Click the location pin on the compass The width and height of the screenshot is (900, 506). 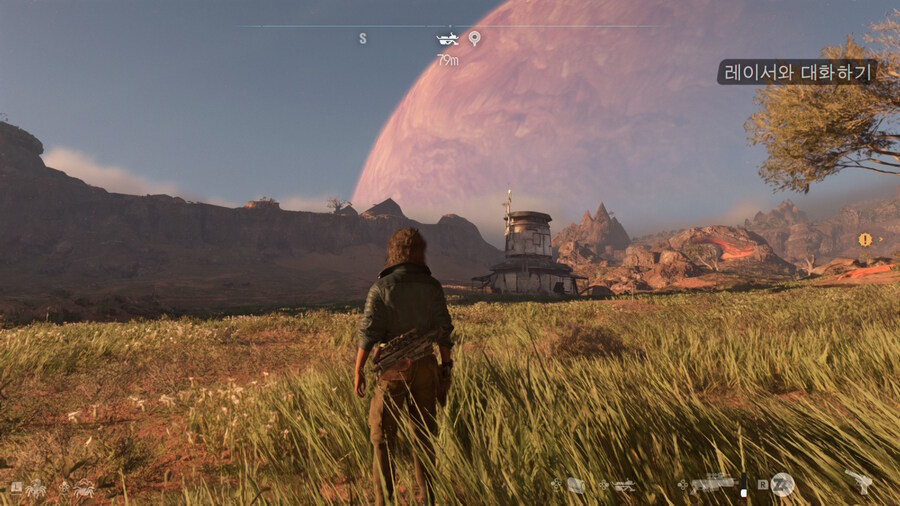pyautogui.click(x=474, y=39)
